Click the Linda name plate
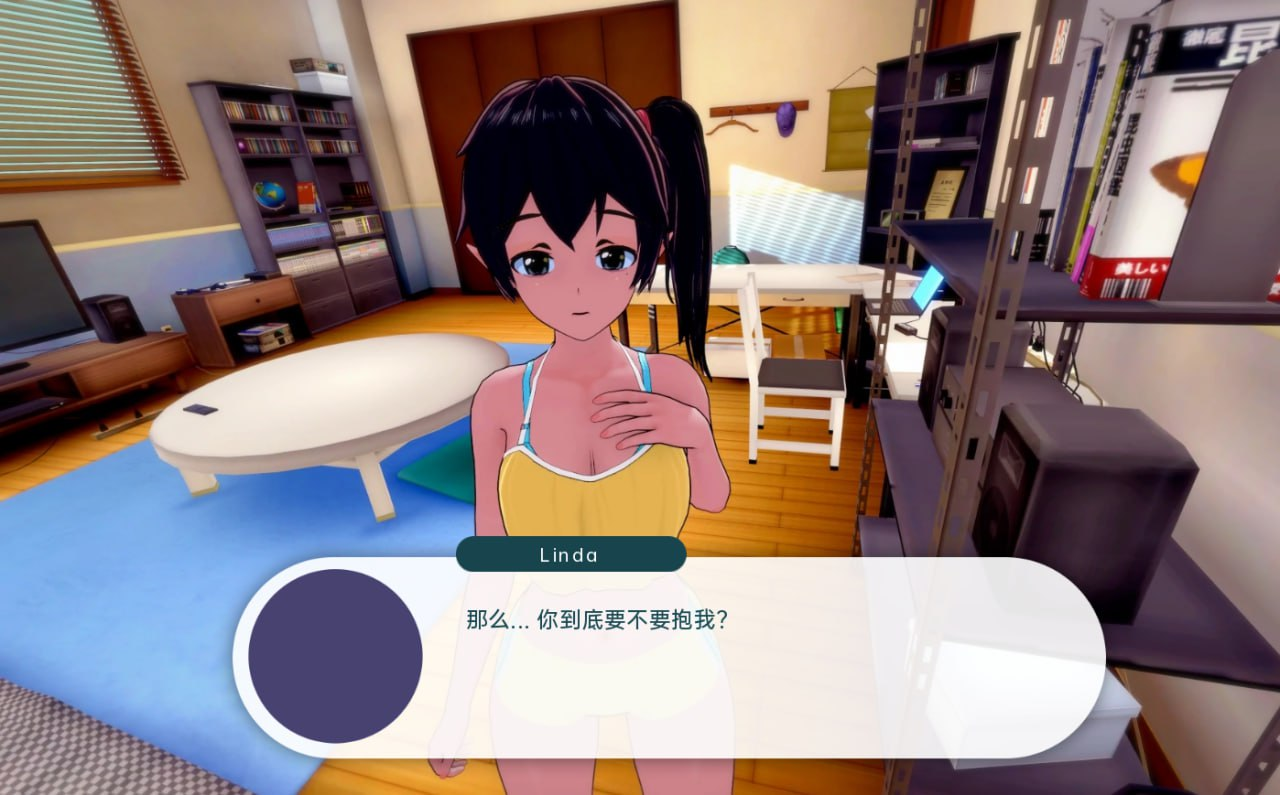Image resolution: width=1280 pixels, height=795 pixels. pos(571,555)
